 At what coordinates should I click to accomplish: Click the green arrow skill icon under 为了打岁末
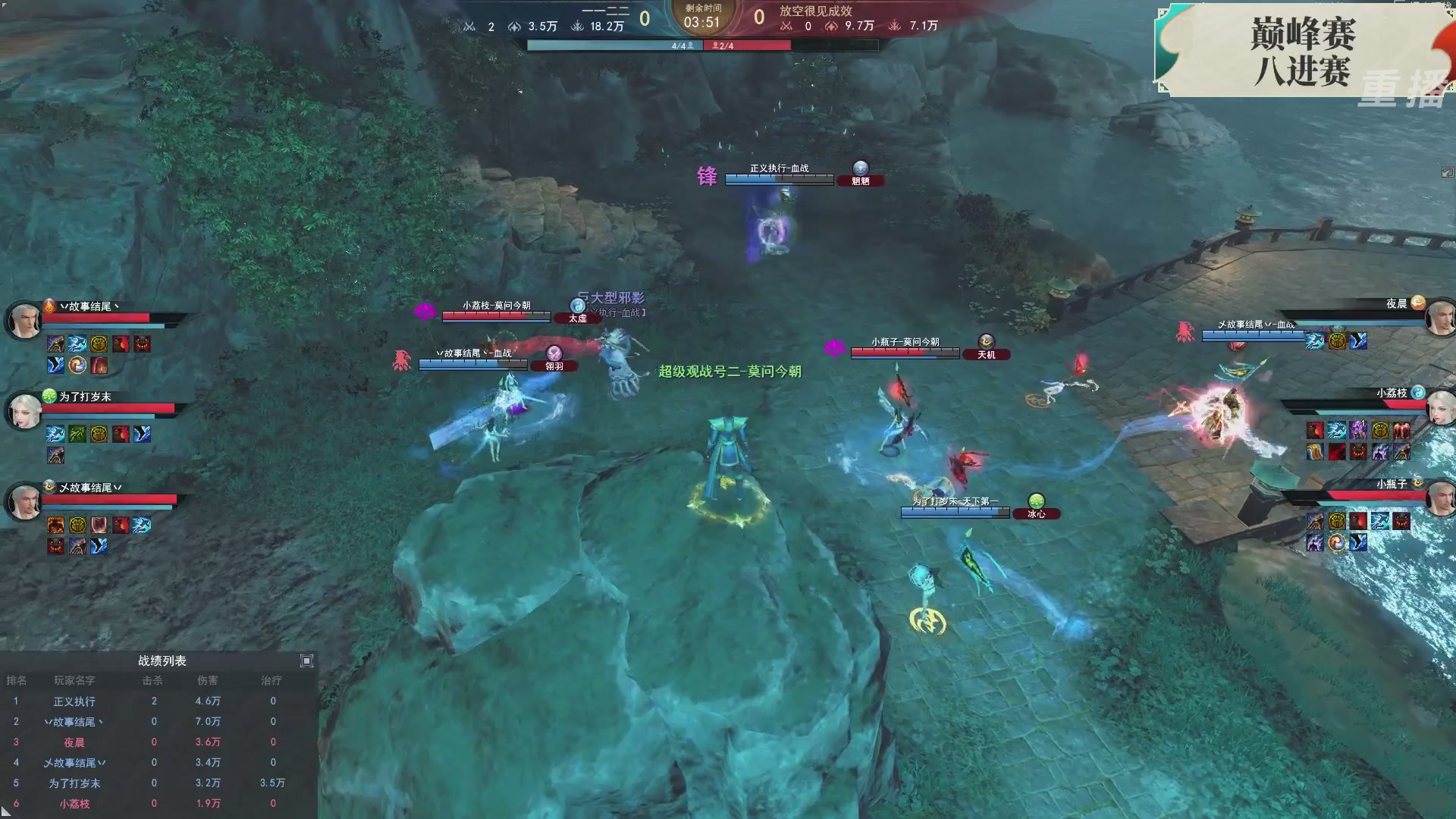(x=77, y=433)
